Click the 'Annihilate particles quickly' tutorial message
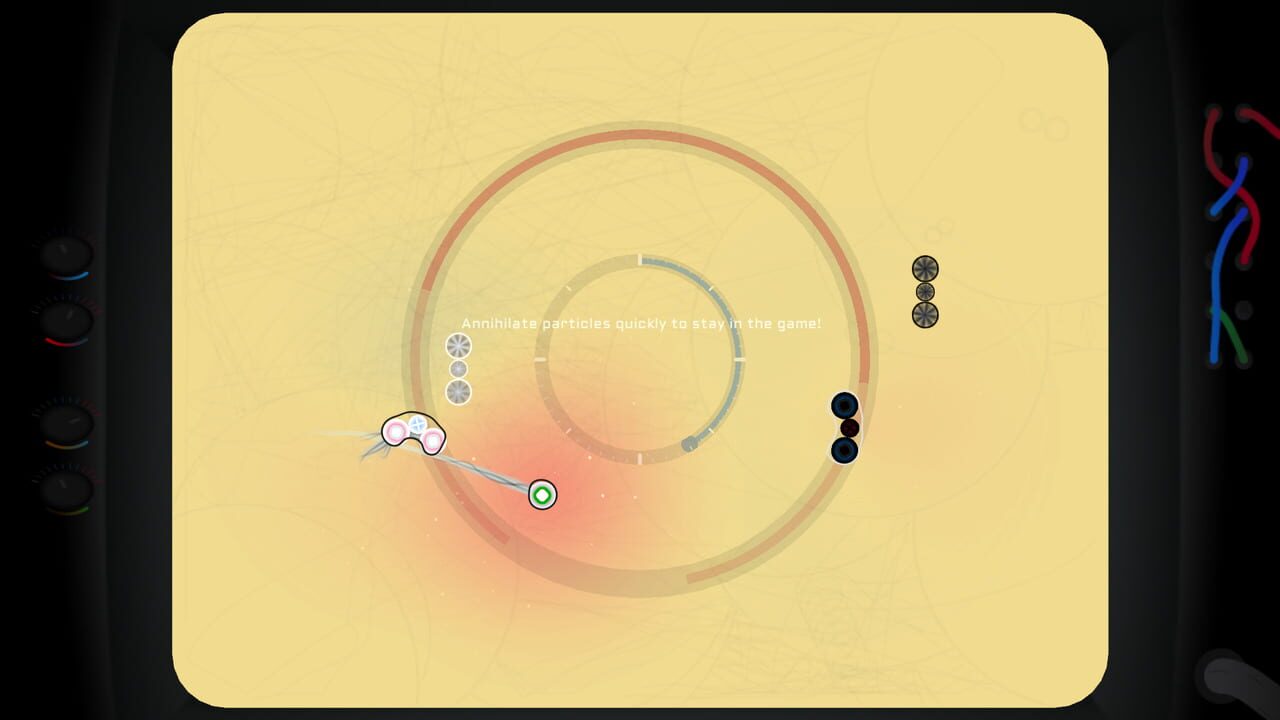The height and width of the screenshot is (720, 1280). tap(640, 324)
